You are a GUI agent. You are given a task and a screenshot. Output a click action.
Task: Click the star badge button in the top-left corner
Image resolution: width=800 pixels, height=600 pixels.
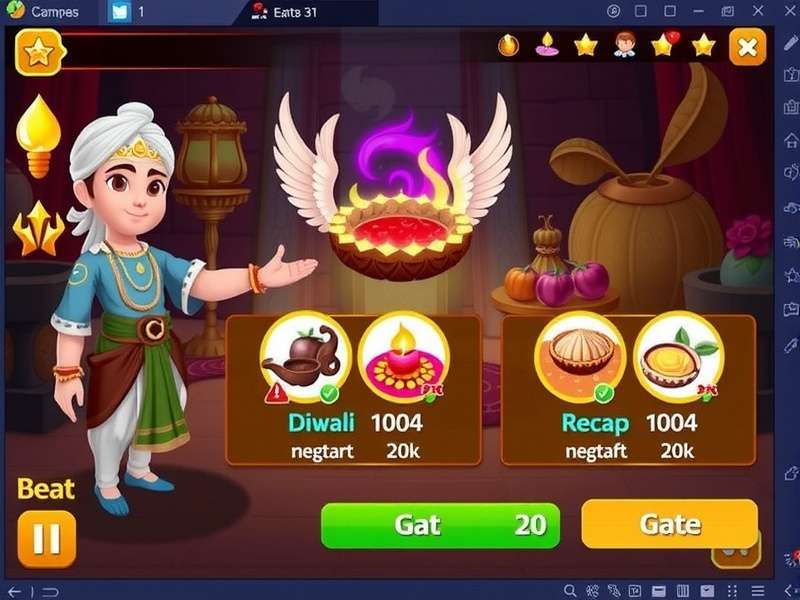(x=39, y=52)
